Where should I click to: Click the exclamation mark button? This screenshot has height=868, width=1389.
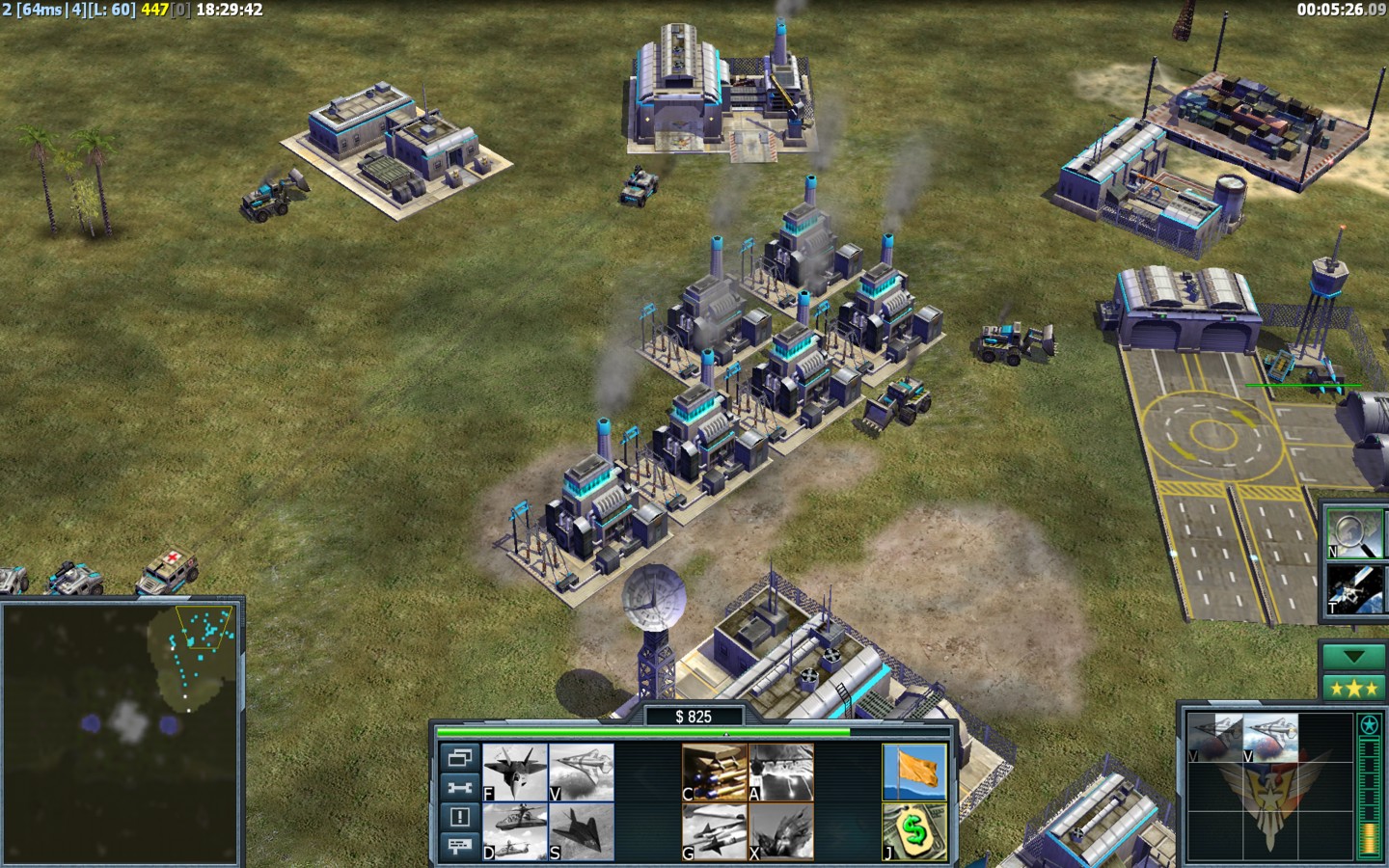coord(459,817)
